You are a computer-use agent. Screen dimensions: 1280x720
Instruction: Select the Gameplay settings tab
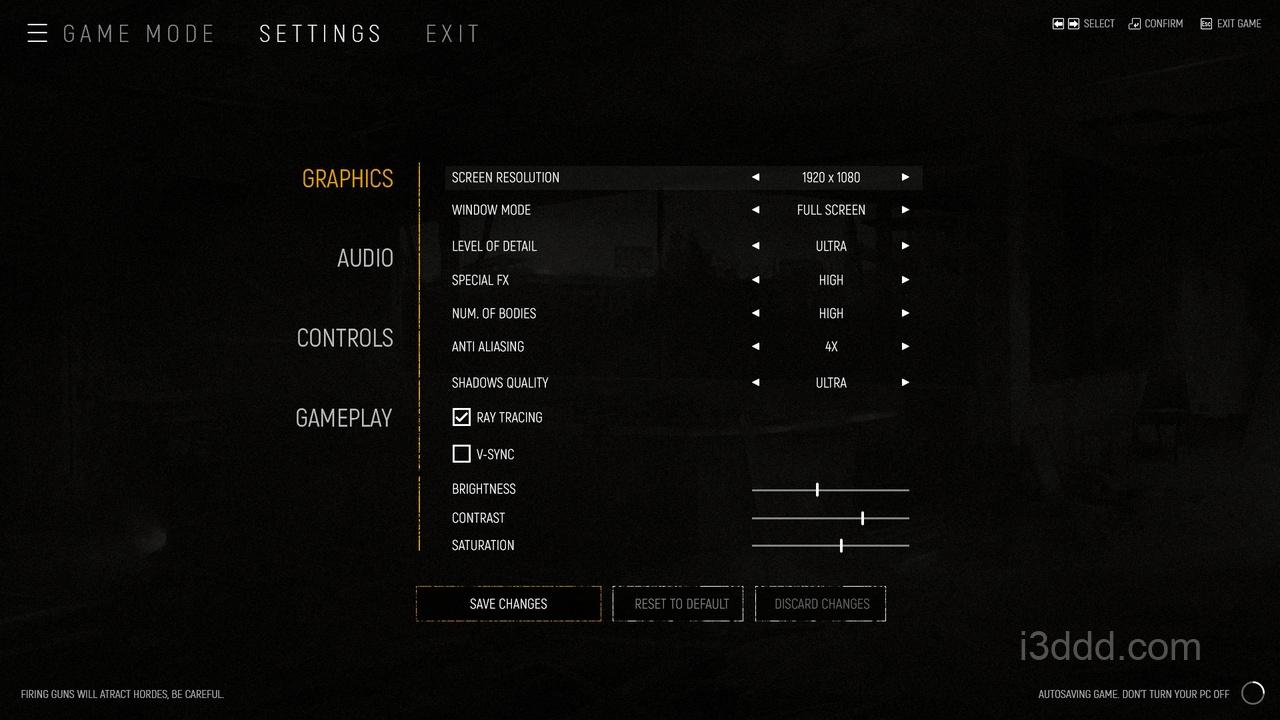pos(343,418)
